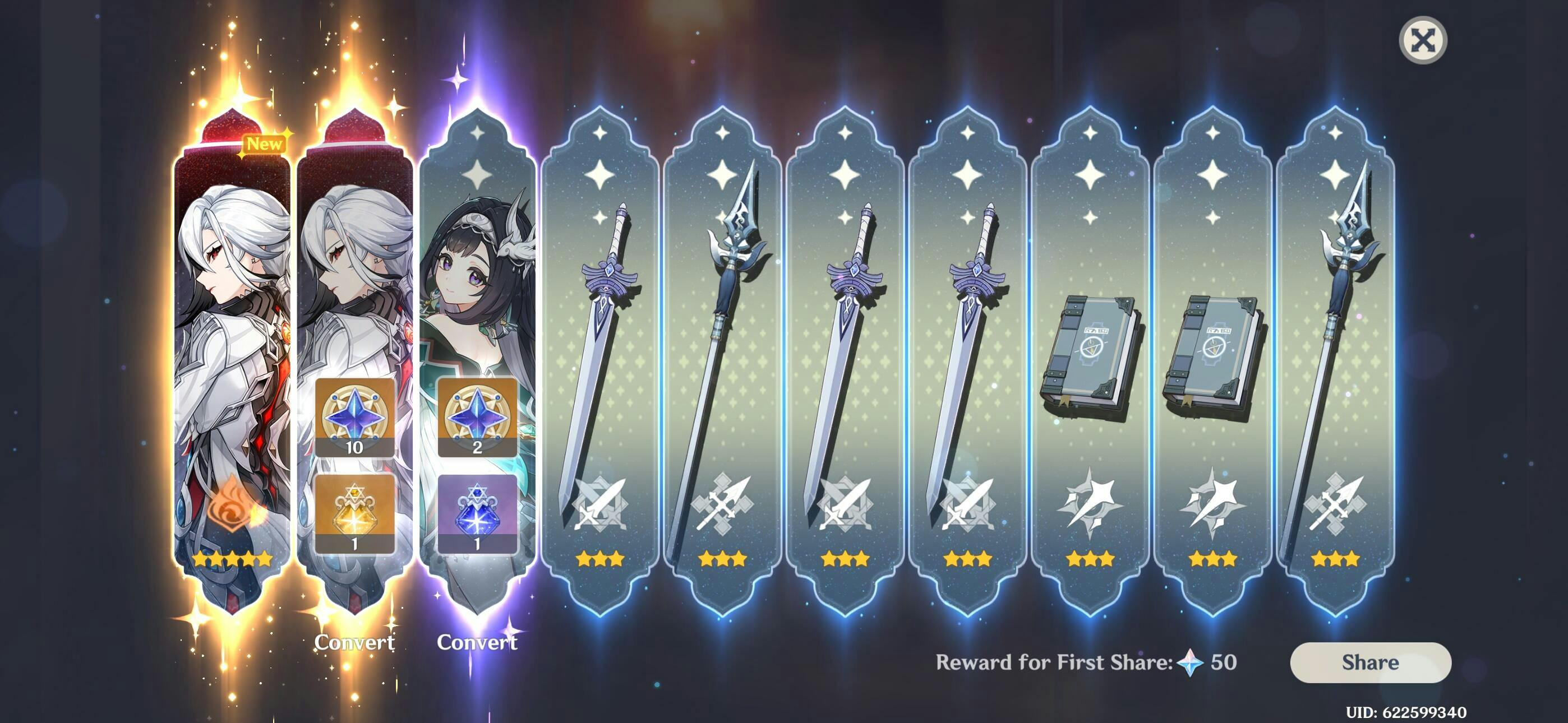Click the Masterless Starglitter icon showing 10
1568x723 pixels.
click(x=354, y=418)
